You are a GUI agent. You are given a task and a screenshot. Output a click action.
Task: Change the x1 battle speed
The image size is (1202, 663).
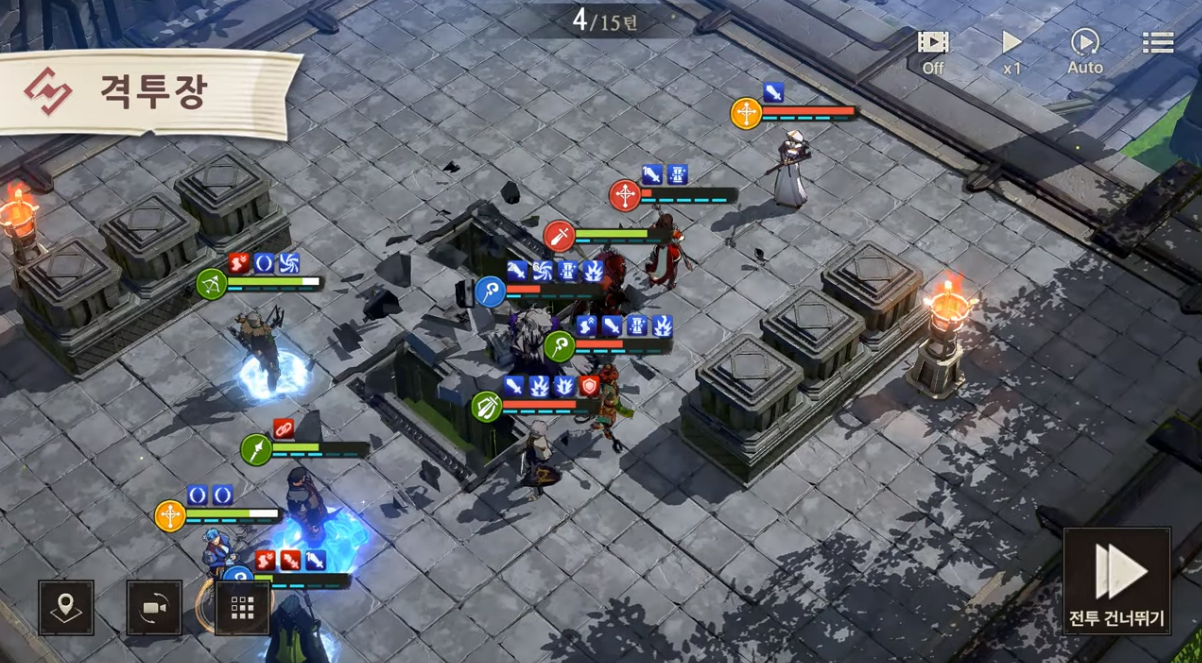[x=1012, y=51]
